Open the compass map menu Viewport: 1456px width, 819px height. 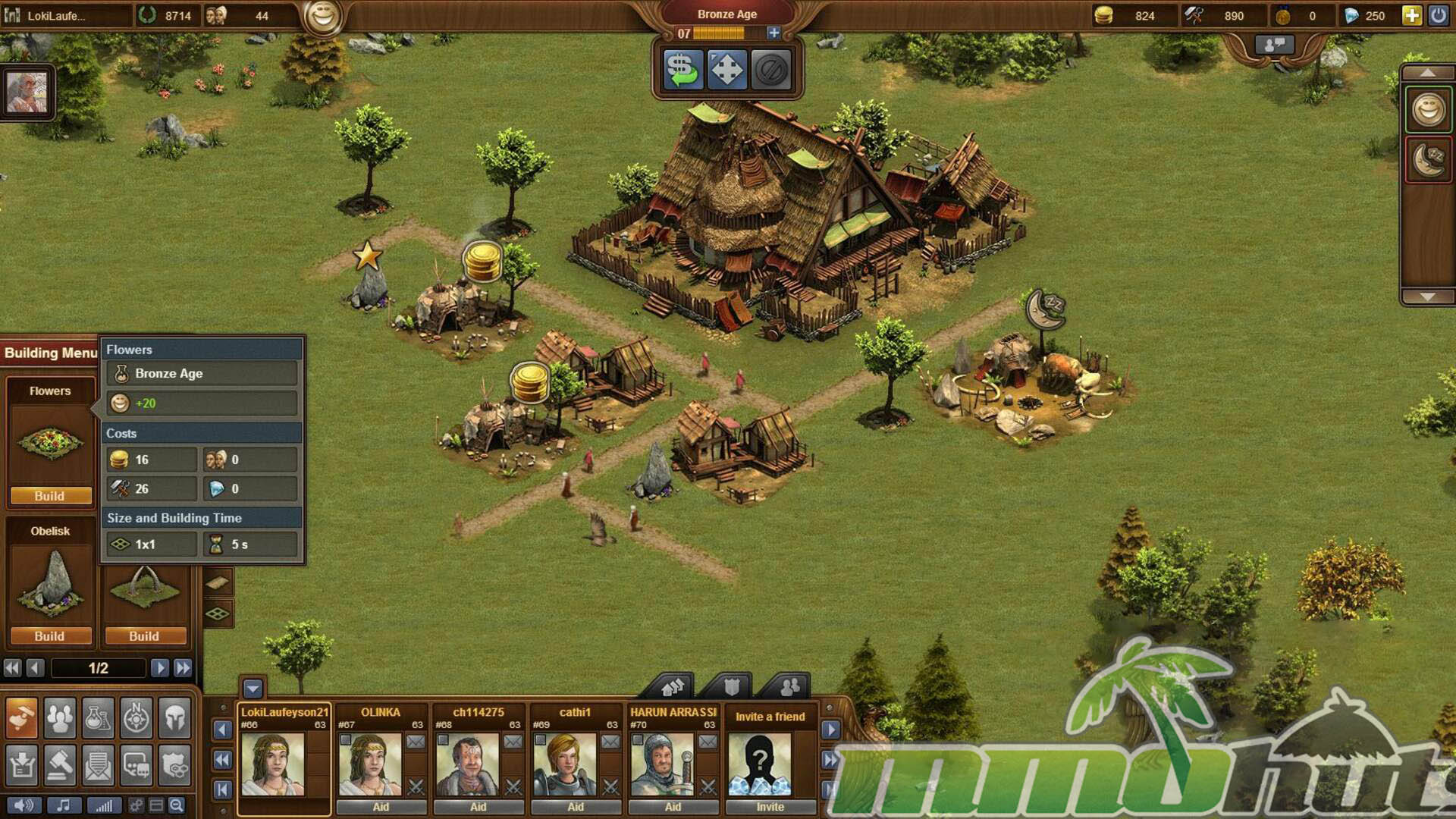point(136,717)
